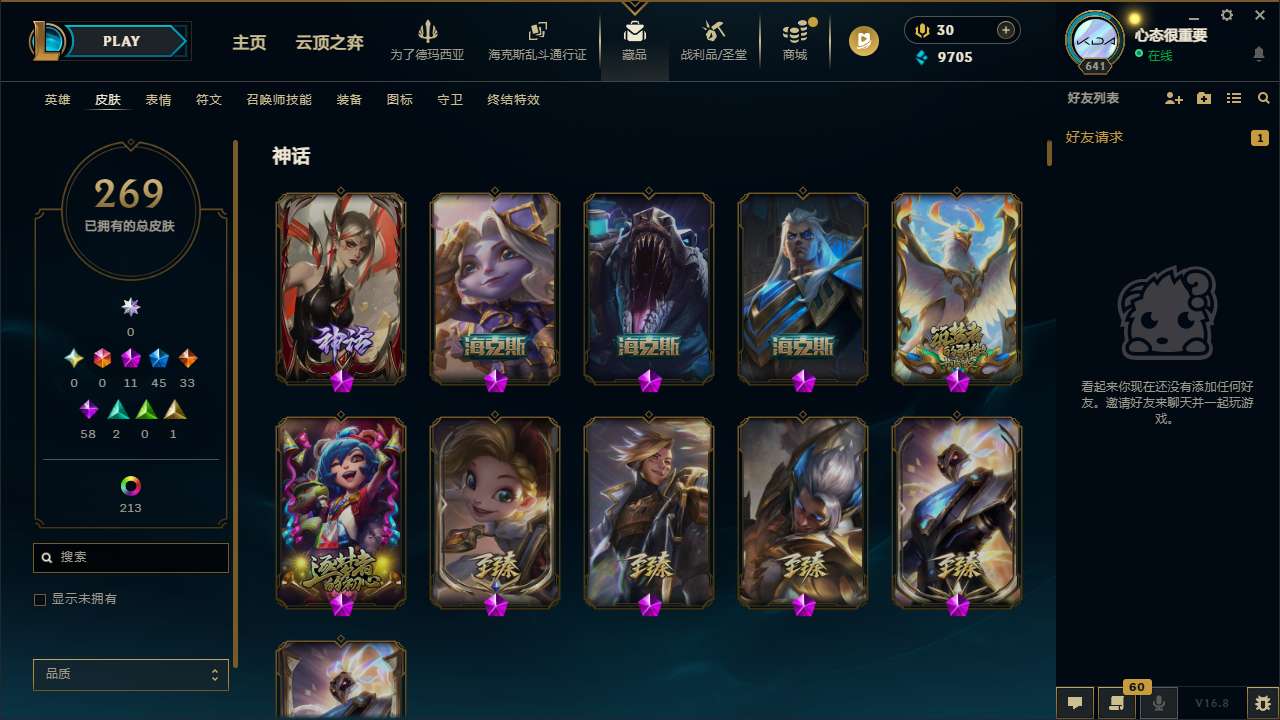Image resolution: width=1280 pixels, height=720 pixels.
Task: Toggle the friends list view icon
Action: pyautogui.click(x=1233, y=98)
